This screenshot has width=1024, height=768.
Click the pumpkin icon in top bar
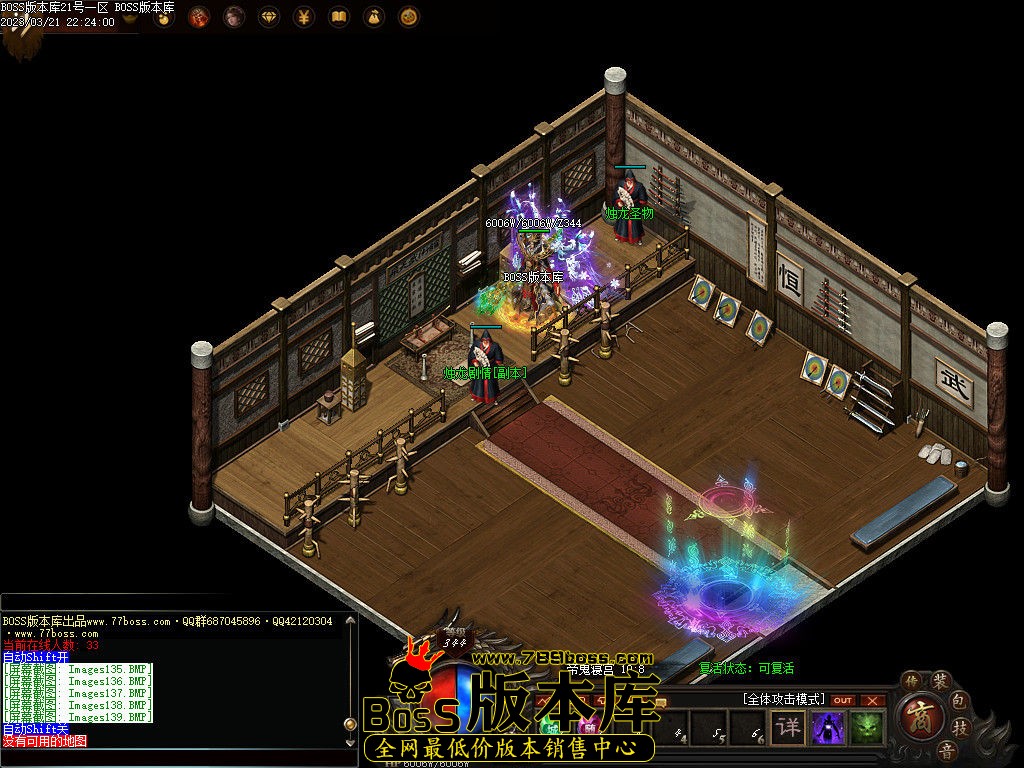(409, 17)
